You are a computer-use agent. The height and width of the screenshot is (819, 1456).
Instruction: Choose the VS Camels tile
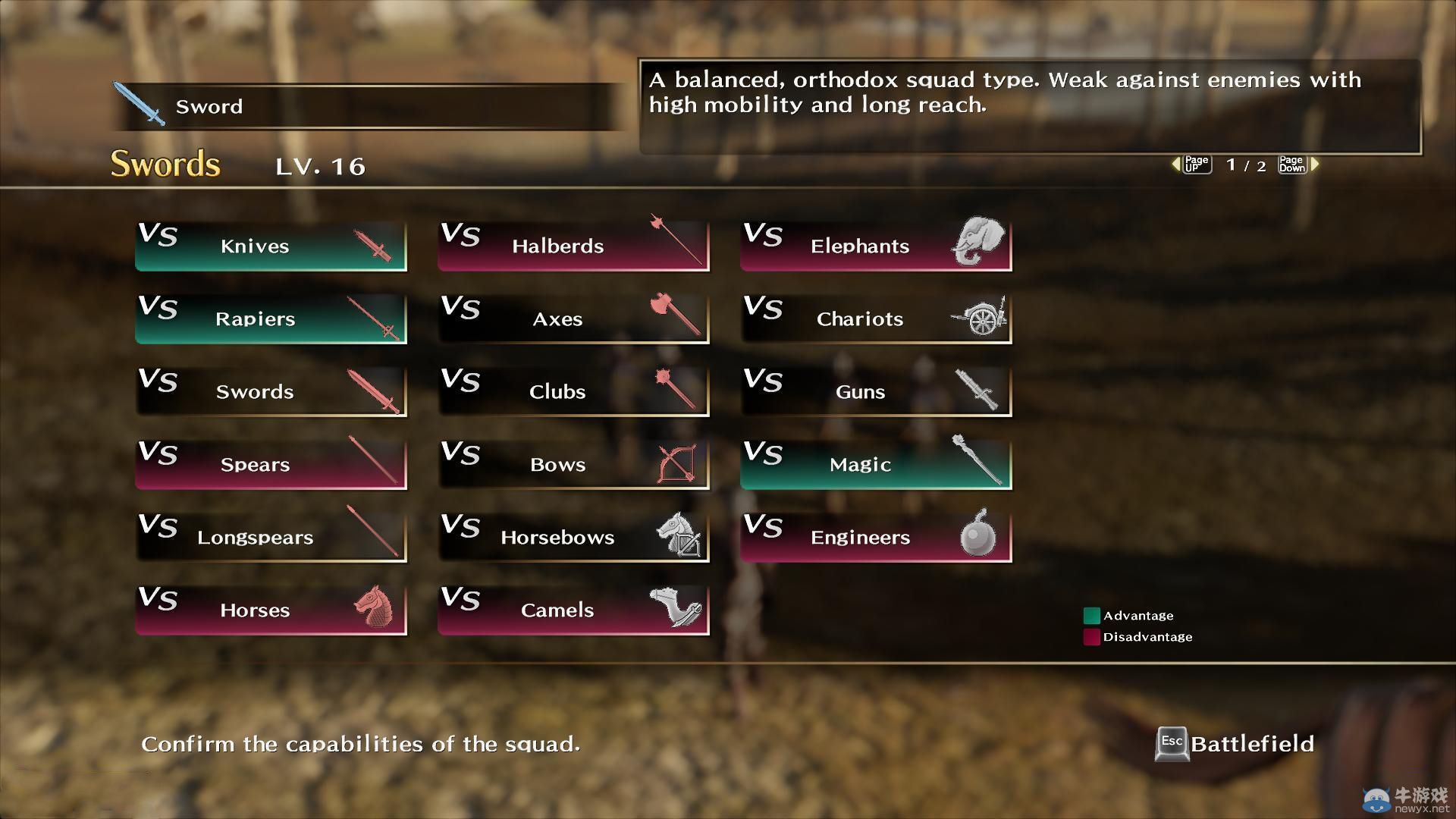(x=573, y=610)
